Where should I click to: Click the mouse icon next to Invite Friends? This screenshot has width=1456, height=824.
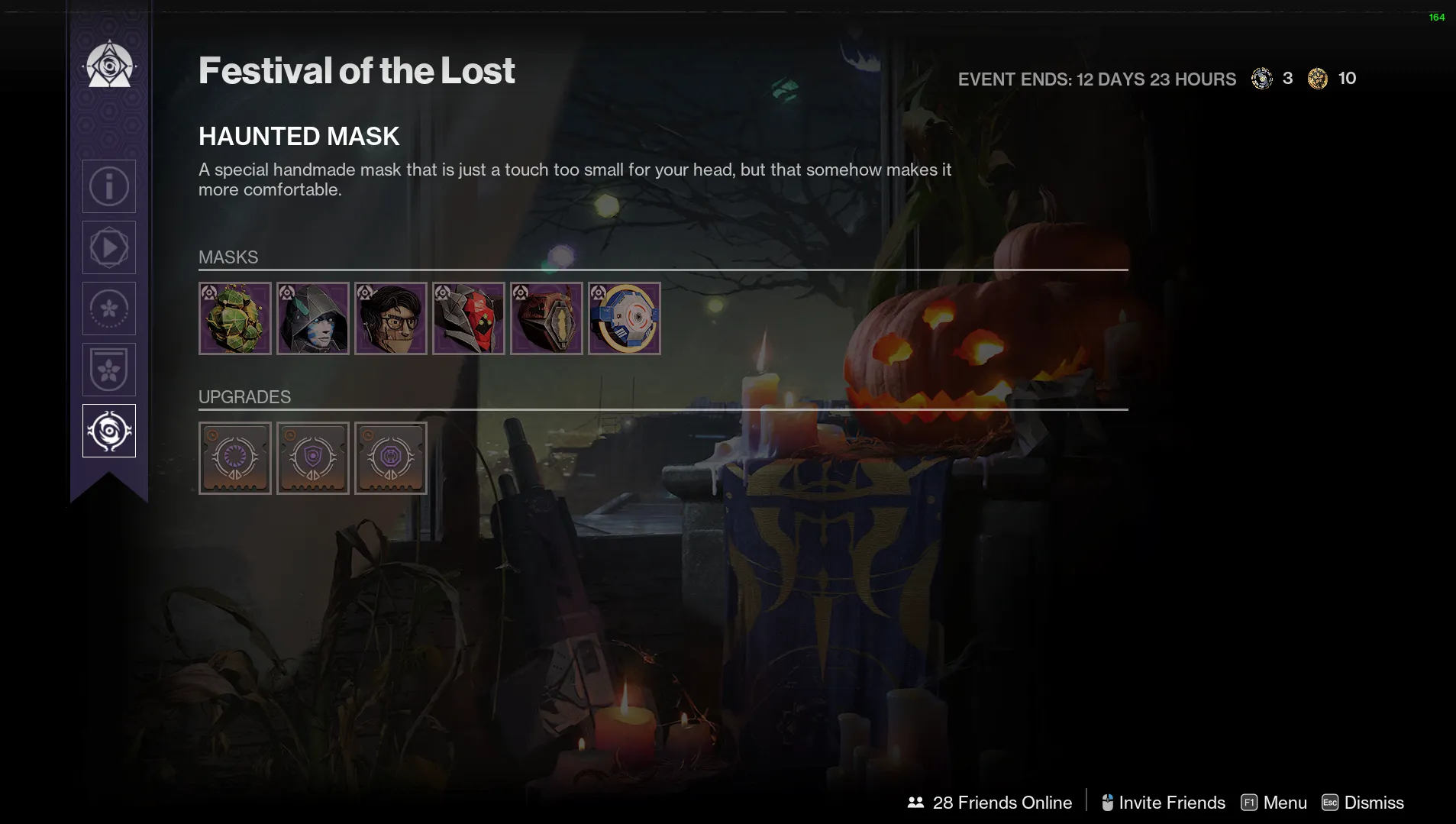click(x=1109, y=802)
